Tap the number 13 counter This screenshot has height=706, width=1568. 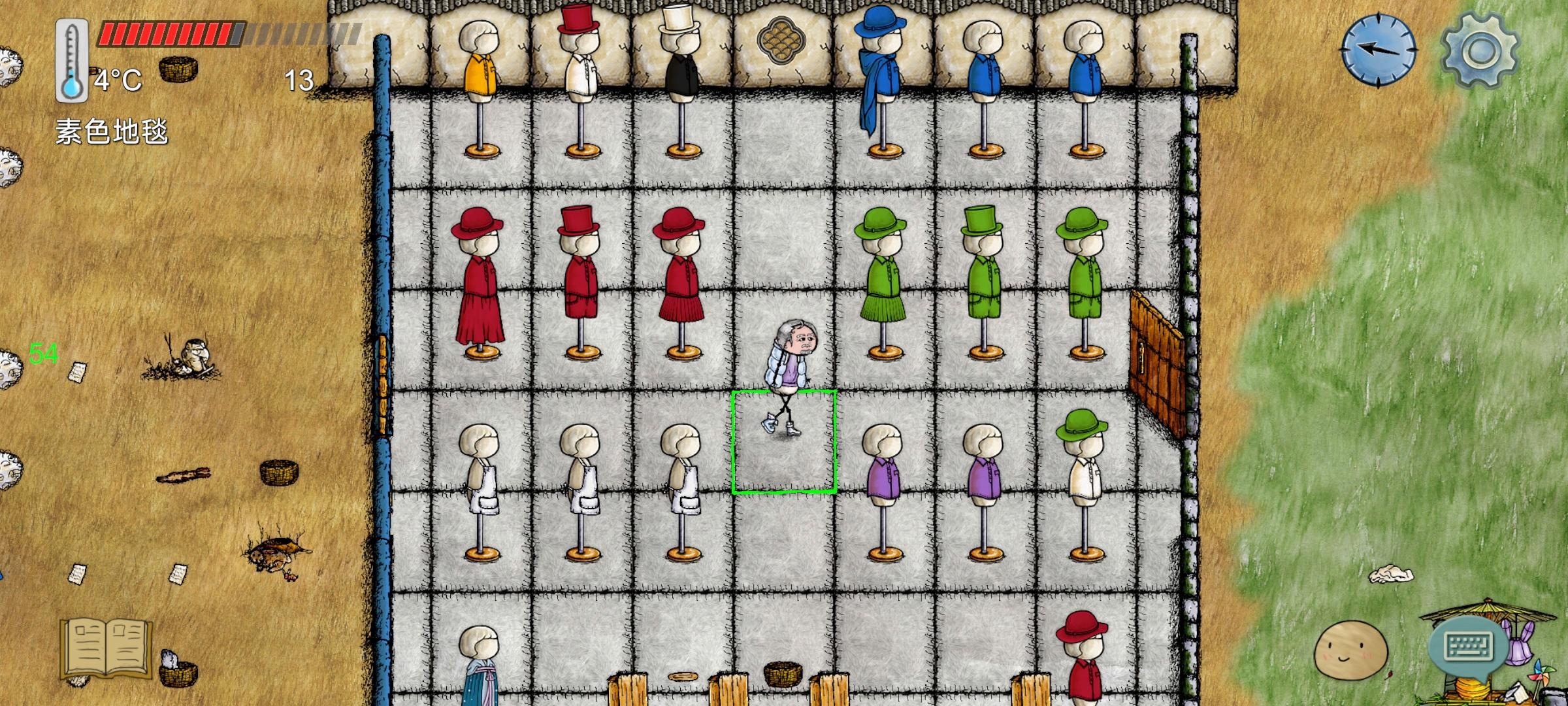coord(298,78)
